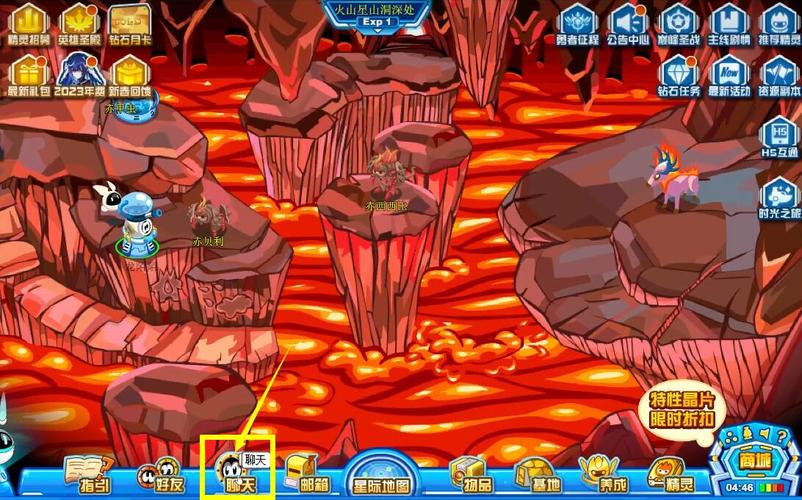Open the 2023年费 annual fee icon

[x=80, y=75]
